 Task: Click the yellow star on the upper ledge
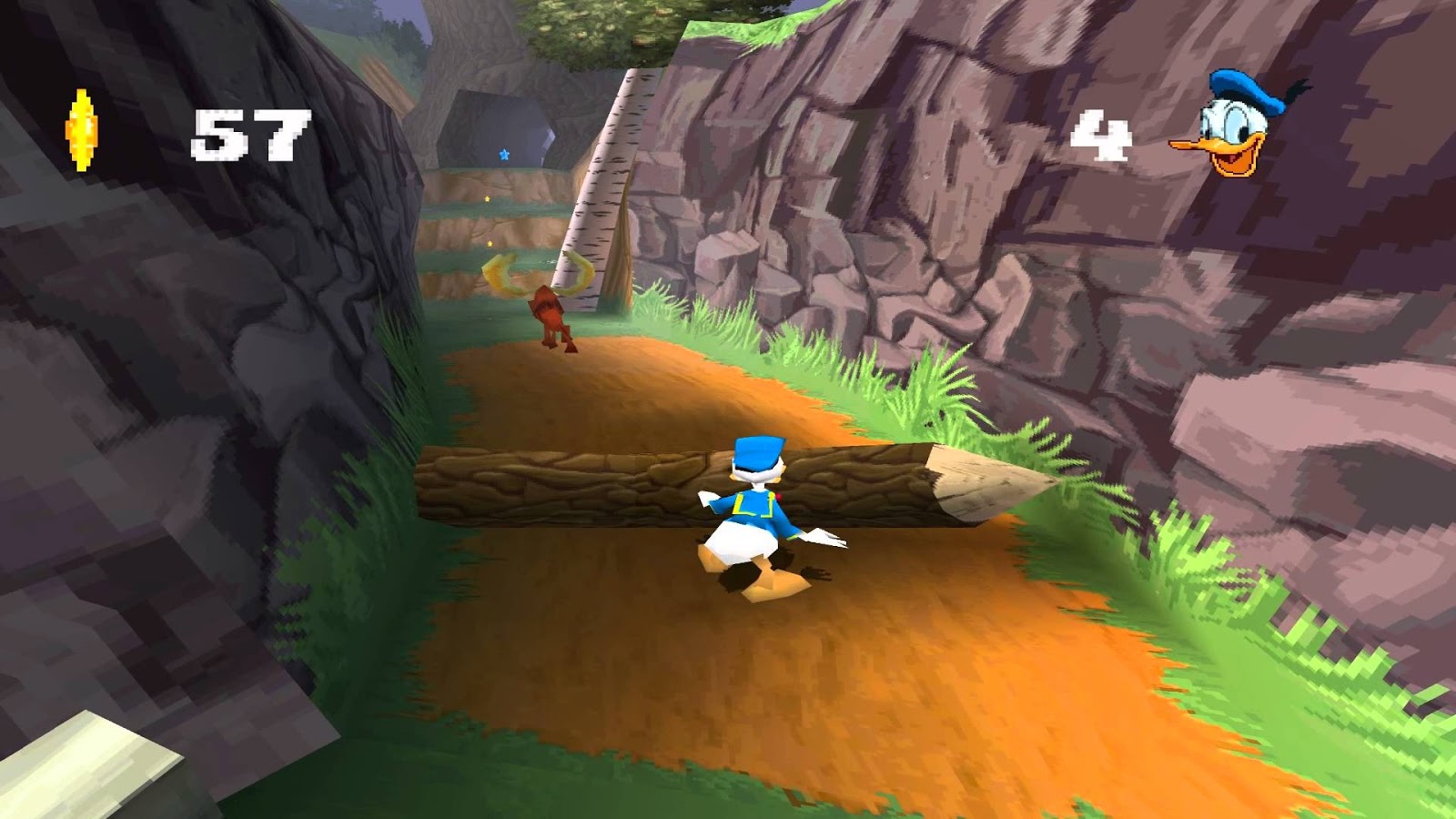[487, 199]
